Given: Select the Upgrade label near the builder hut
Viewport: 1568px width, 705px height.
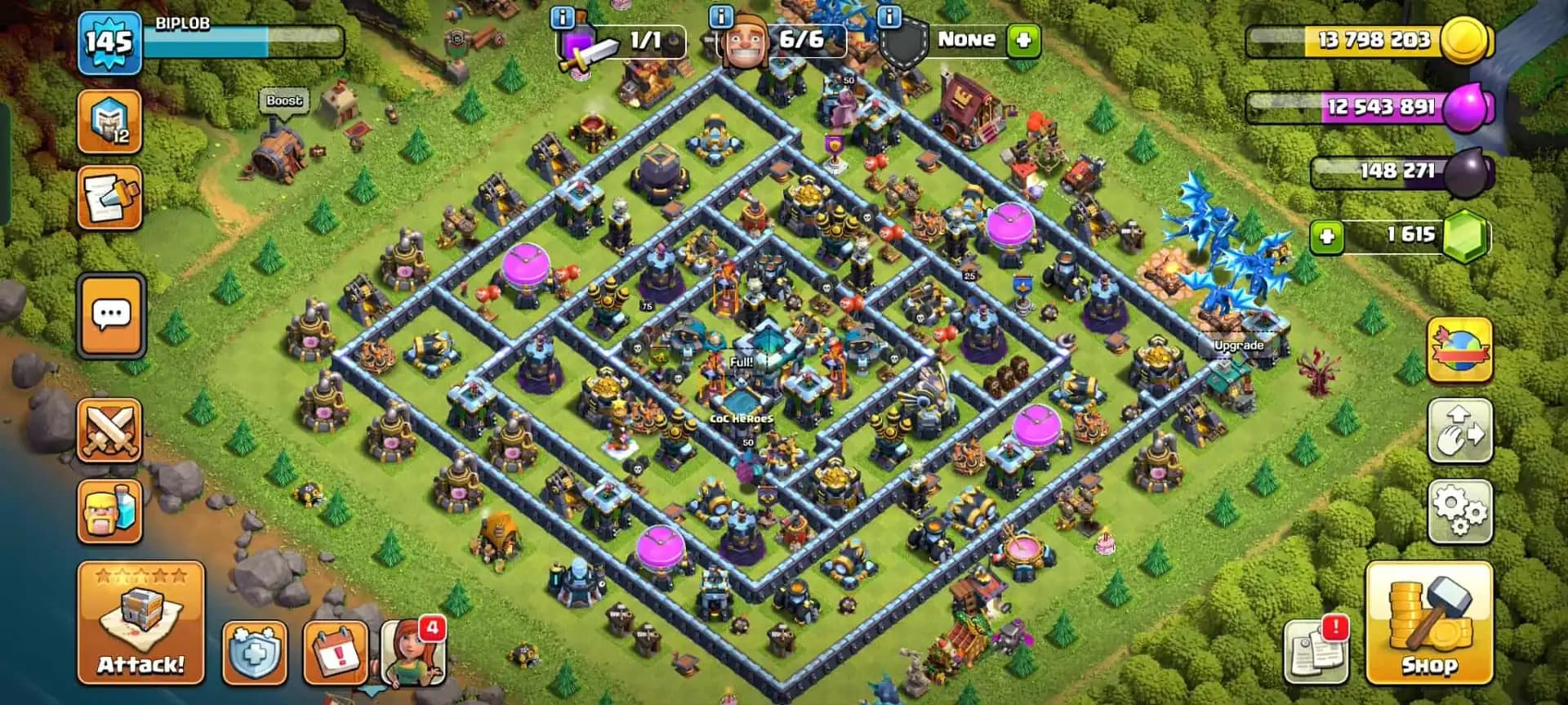Looking at the screenshot, I should [x=1238, y=346].
